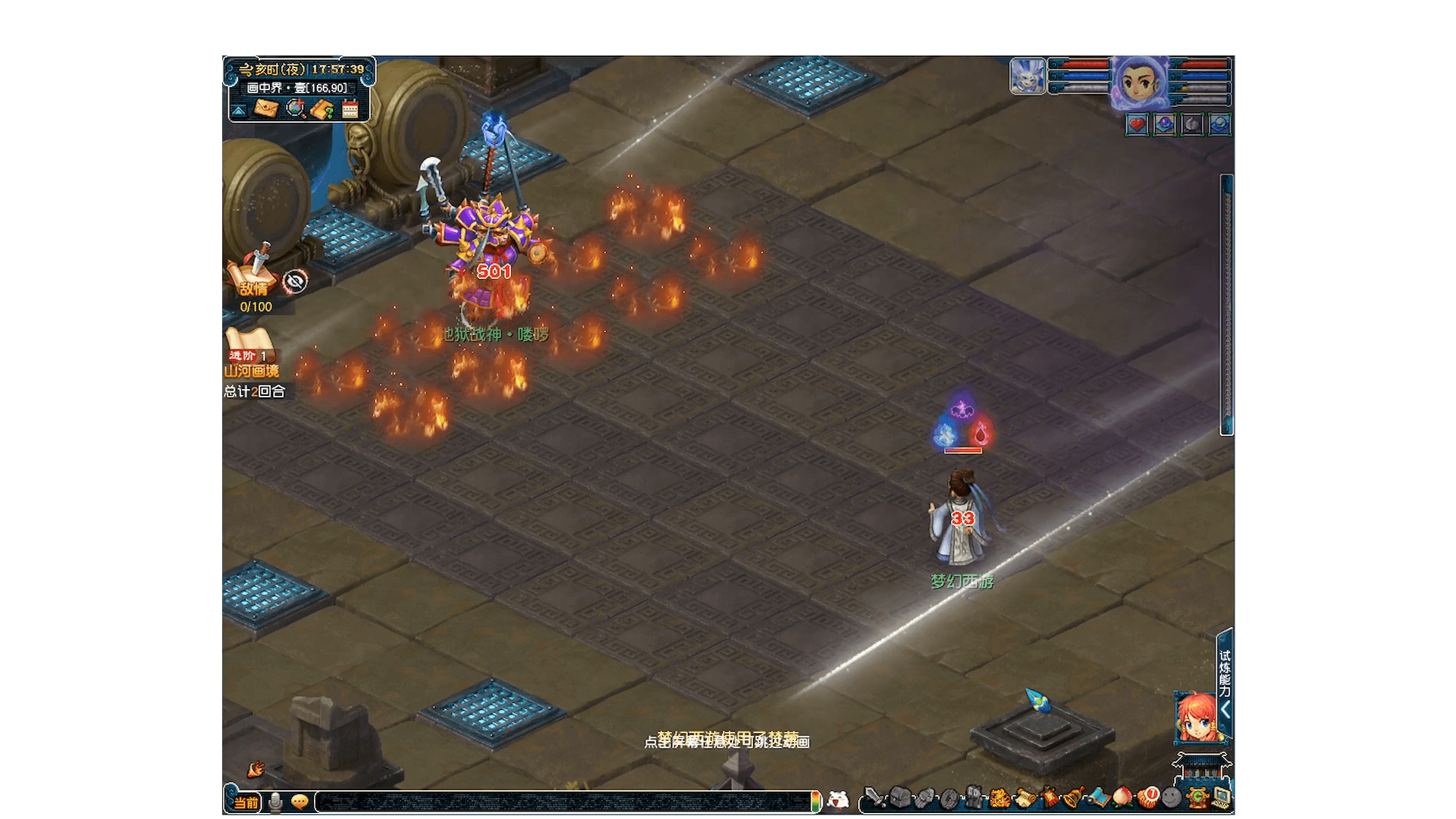Open the peach icon in bottom toolbar
1456x819 pixels.
coord(1122,798)
